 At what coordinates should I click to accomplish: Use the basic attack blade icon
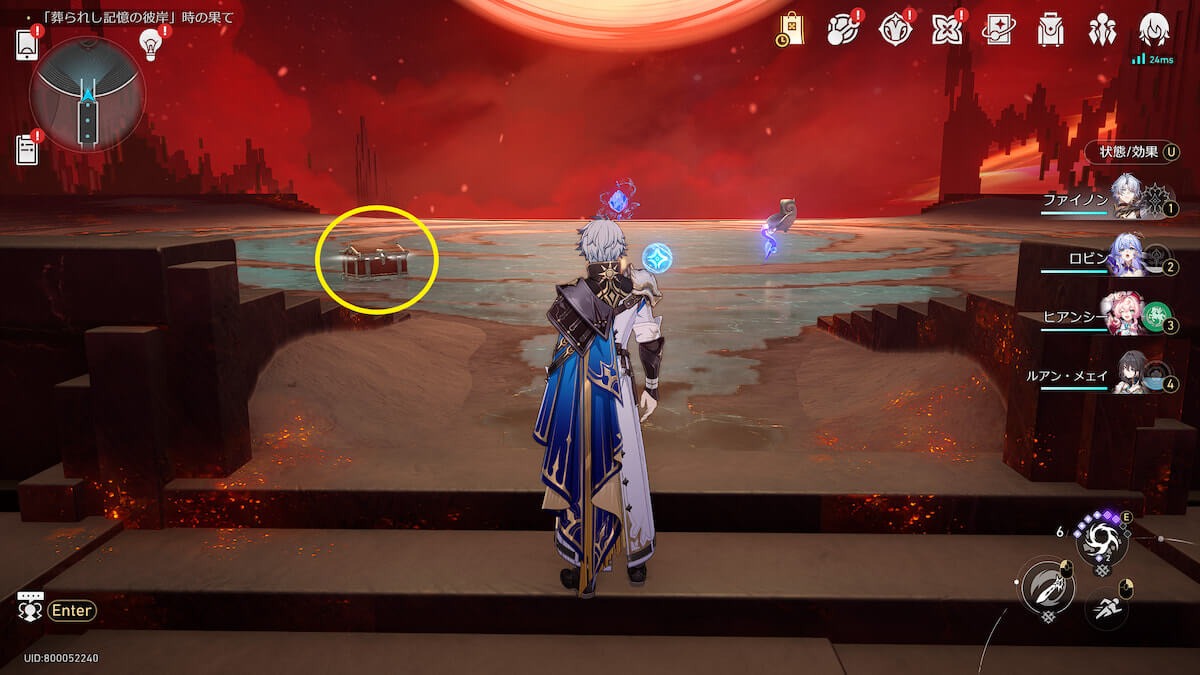tap(1046, 587)
